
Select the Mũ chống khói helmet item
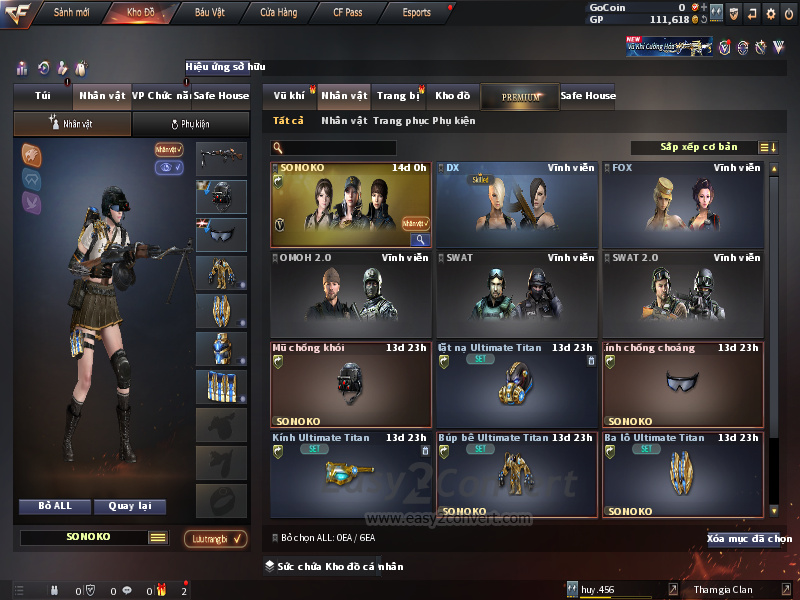pos(351,385)
